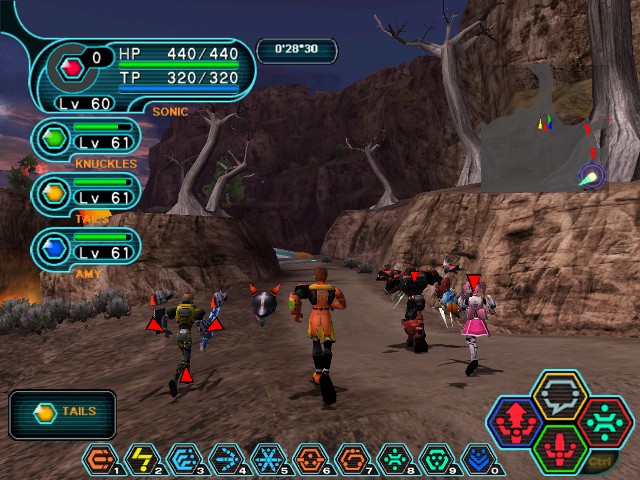Activate quick slot 1 orange icon

(99, 459)
